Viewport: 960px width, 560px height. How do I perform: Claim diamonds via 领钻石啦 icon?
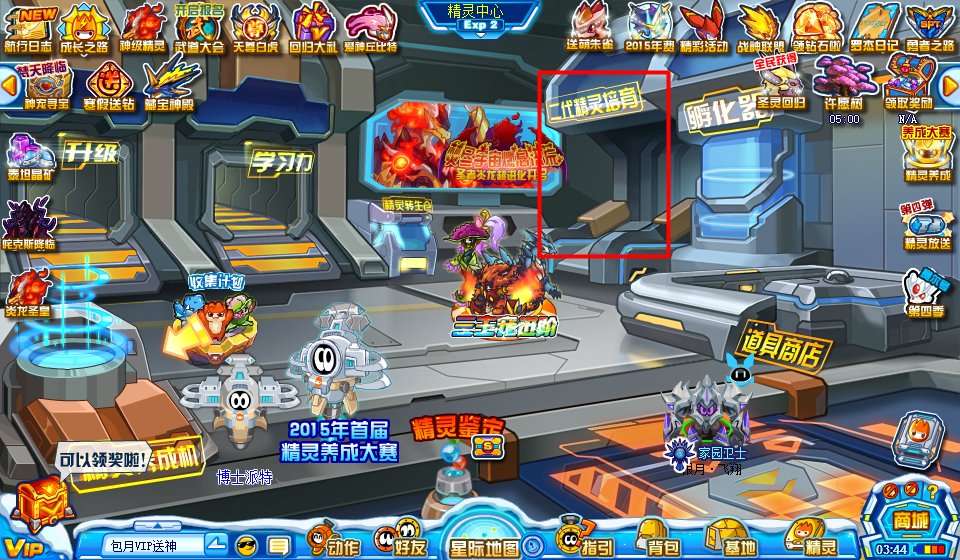tap(817, 26)
